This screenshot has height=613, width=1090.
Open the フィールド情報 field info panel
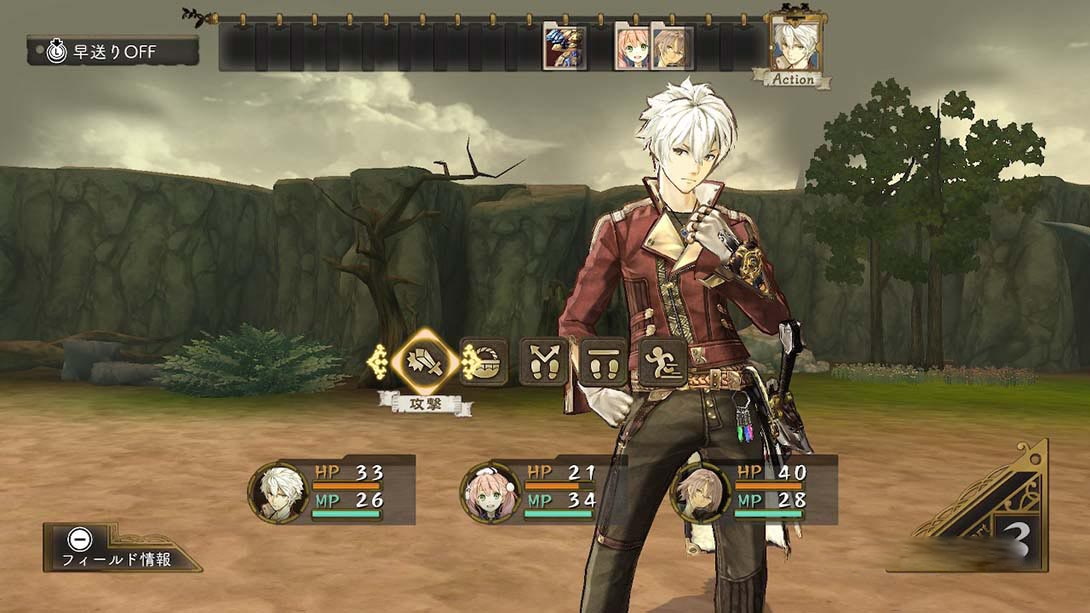pos(118,548)
